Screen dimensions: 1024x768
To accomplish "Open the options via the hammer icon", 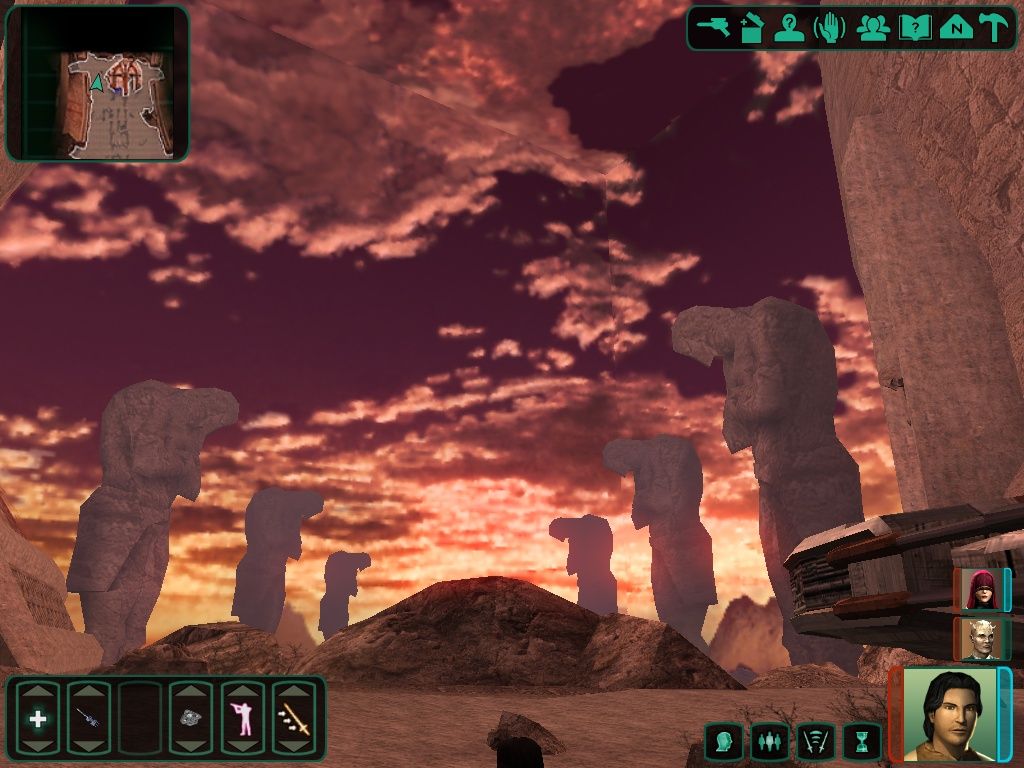I will (994, 28).
